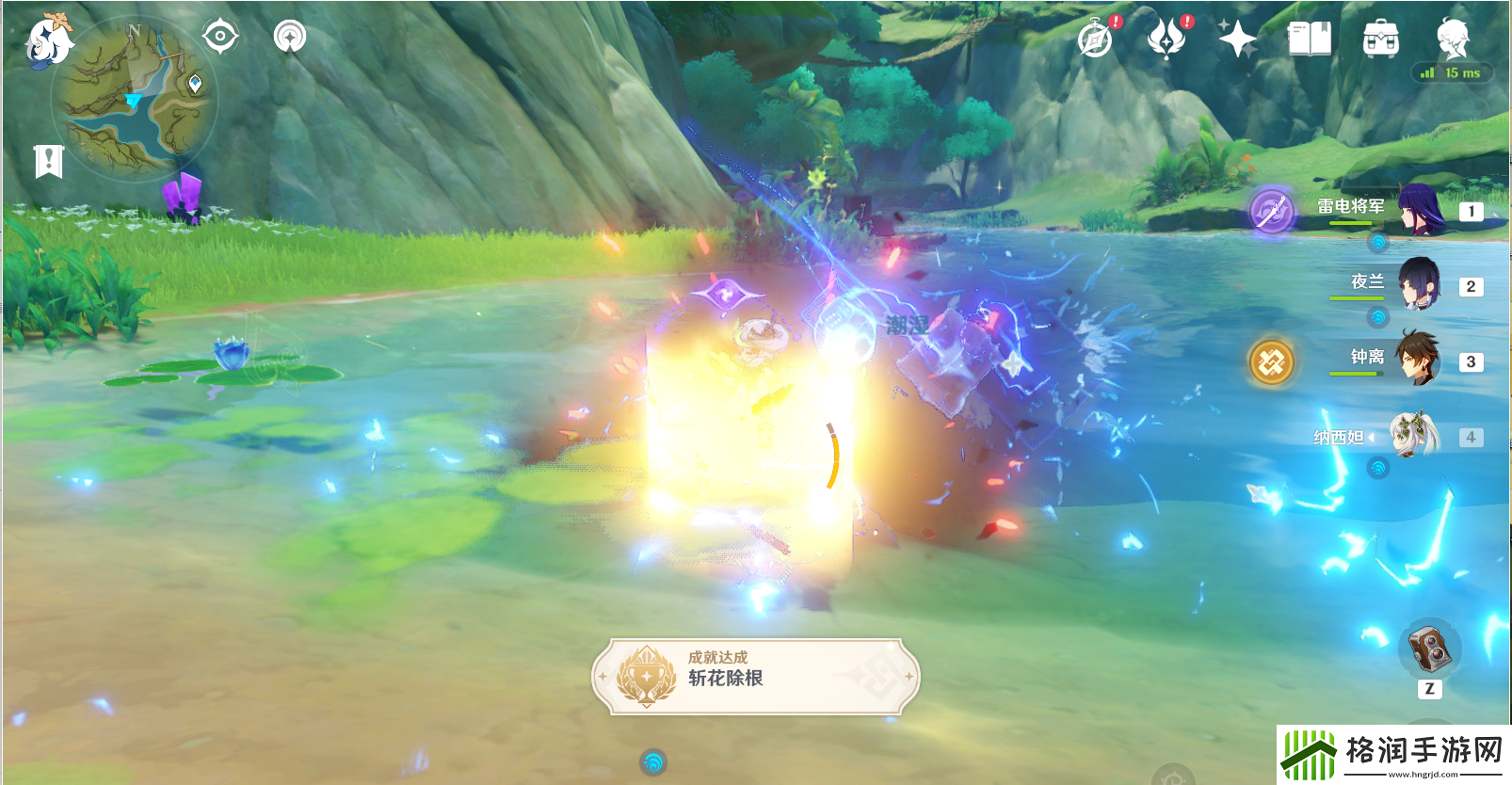Open the 斩花除根 achievement notification
Image resolution: width=1512 pixels, height=785 pixels.
pos(755,676)
